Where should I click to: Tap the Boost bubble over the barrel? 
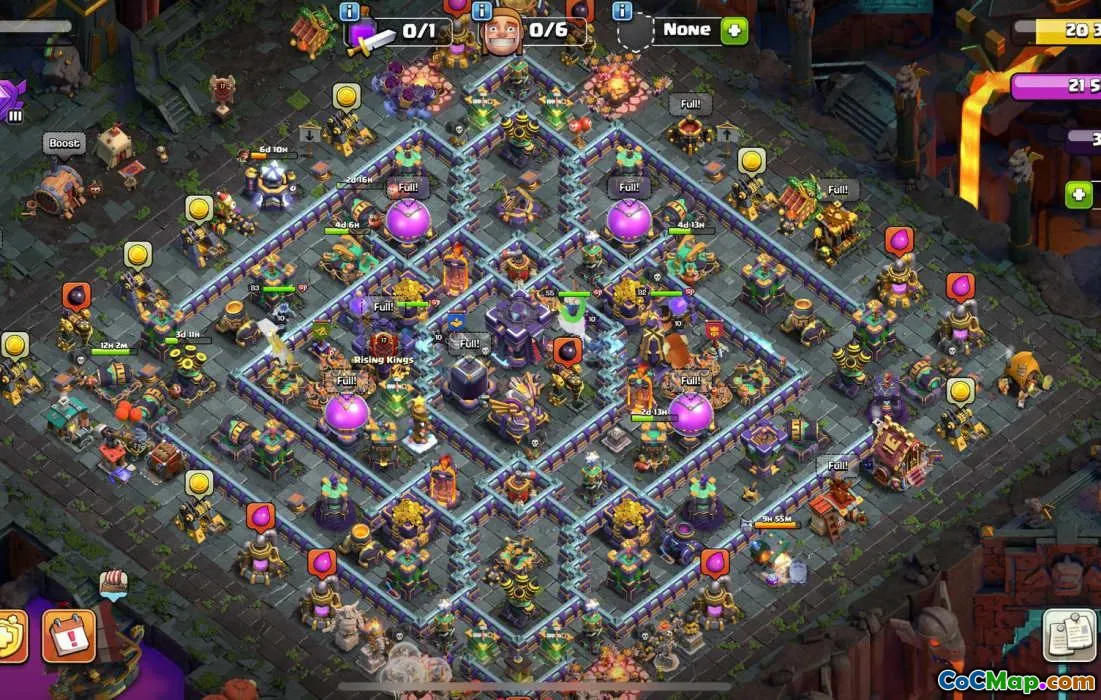(64, 144)
